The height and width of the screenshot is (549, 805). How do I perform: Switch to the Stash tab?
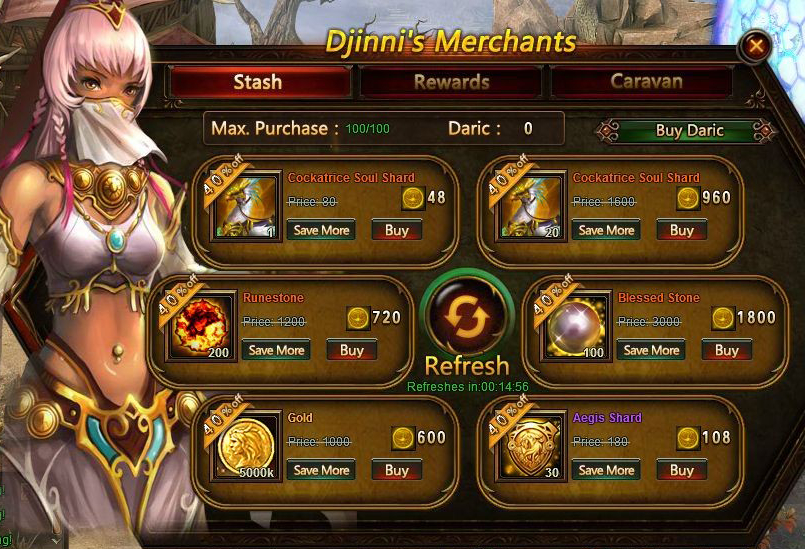point(258,82)
